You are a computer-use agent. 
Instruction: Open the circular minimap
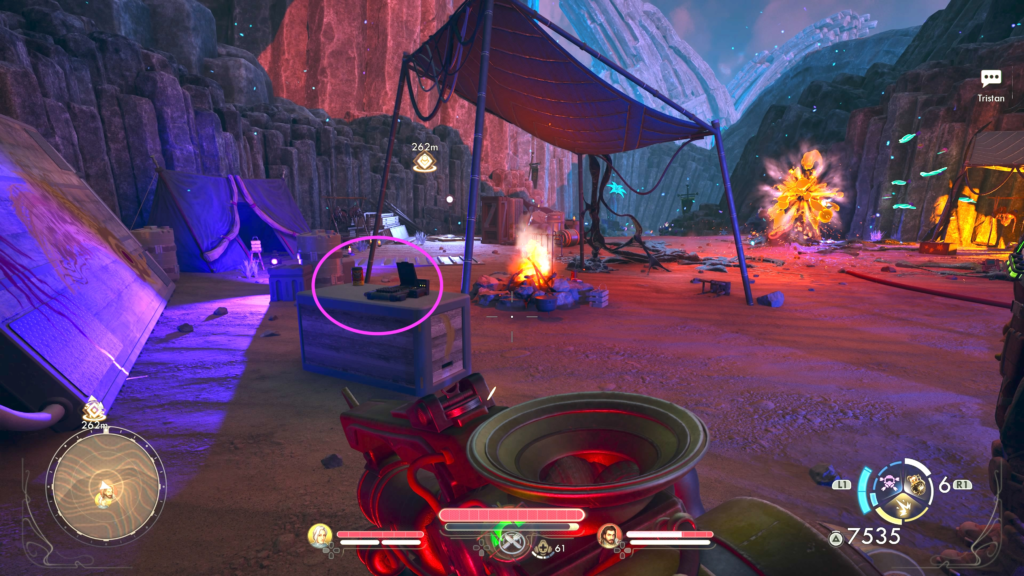click(x=105, y=486)
